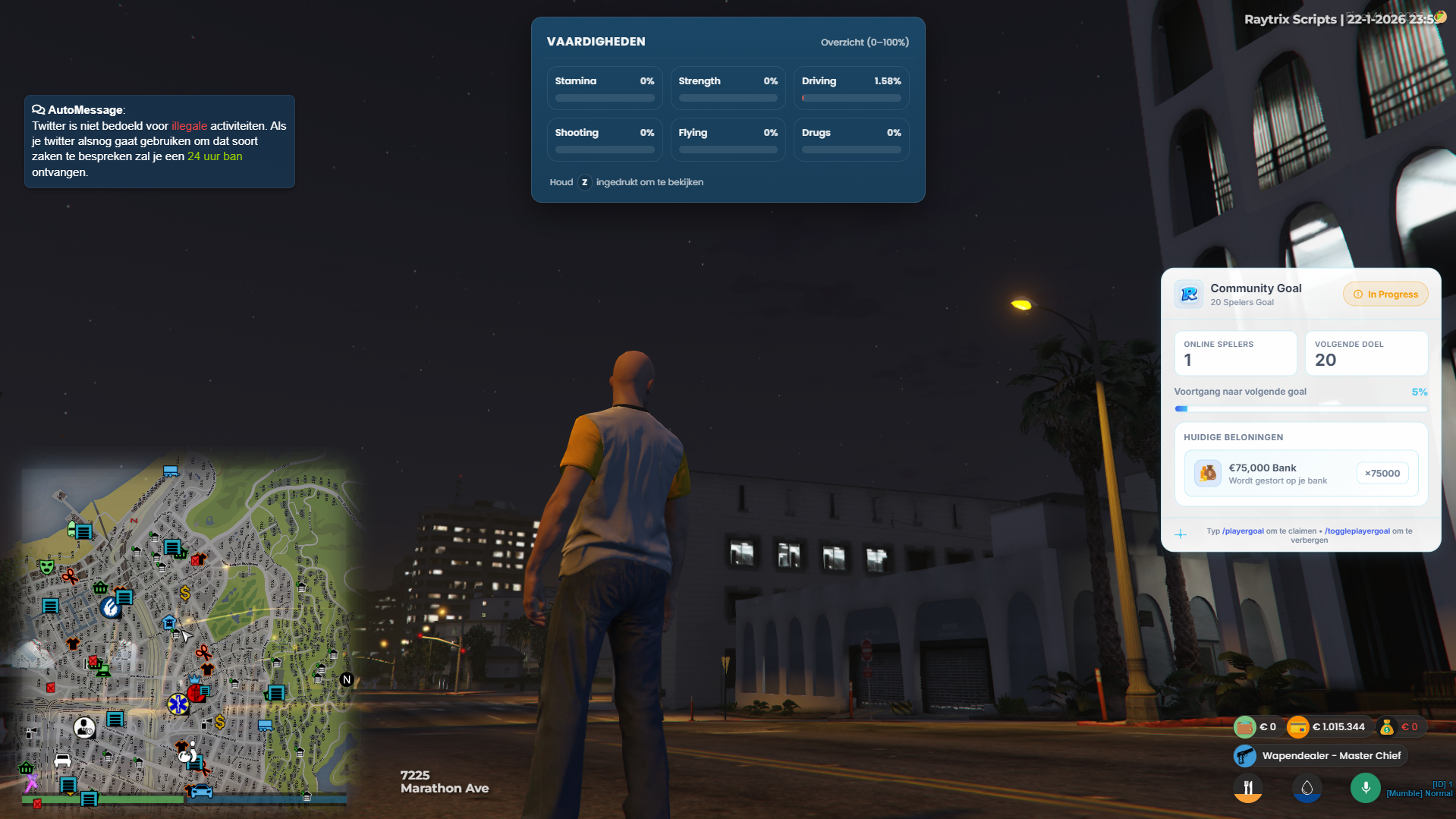Open the /playergoal claim link
This screenshot has width=1456, height=819.
(1243, 531)
